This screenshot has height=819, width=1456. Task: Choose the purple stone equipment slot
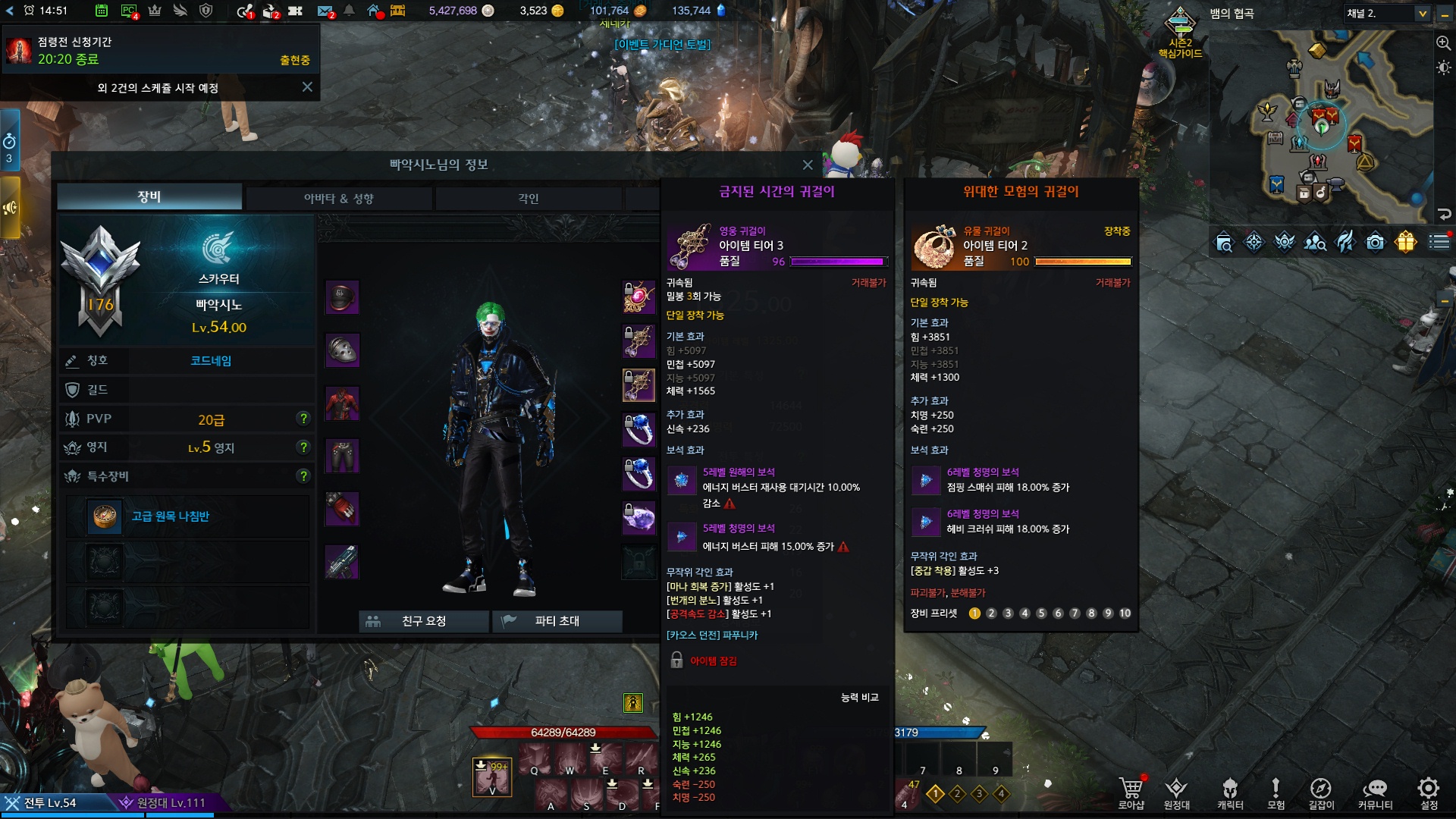tap(639, 519)
